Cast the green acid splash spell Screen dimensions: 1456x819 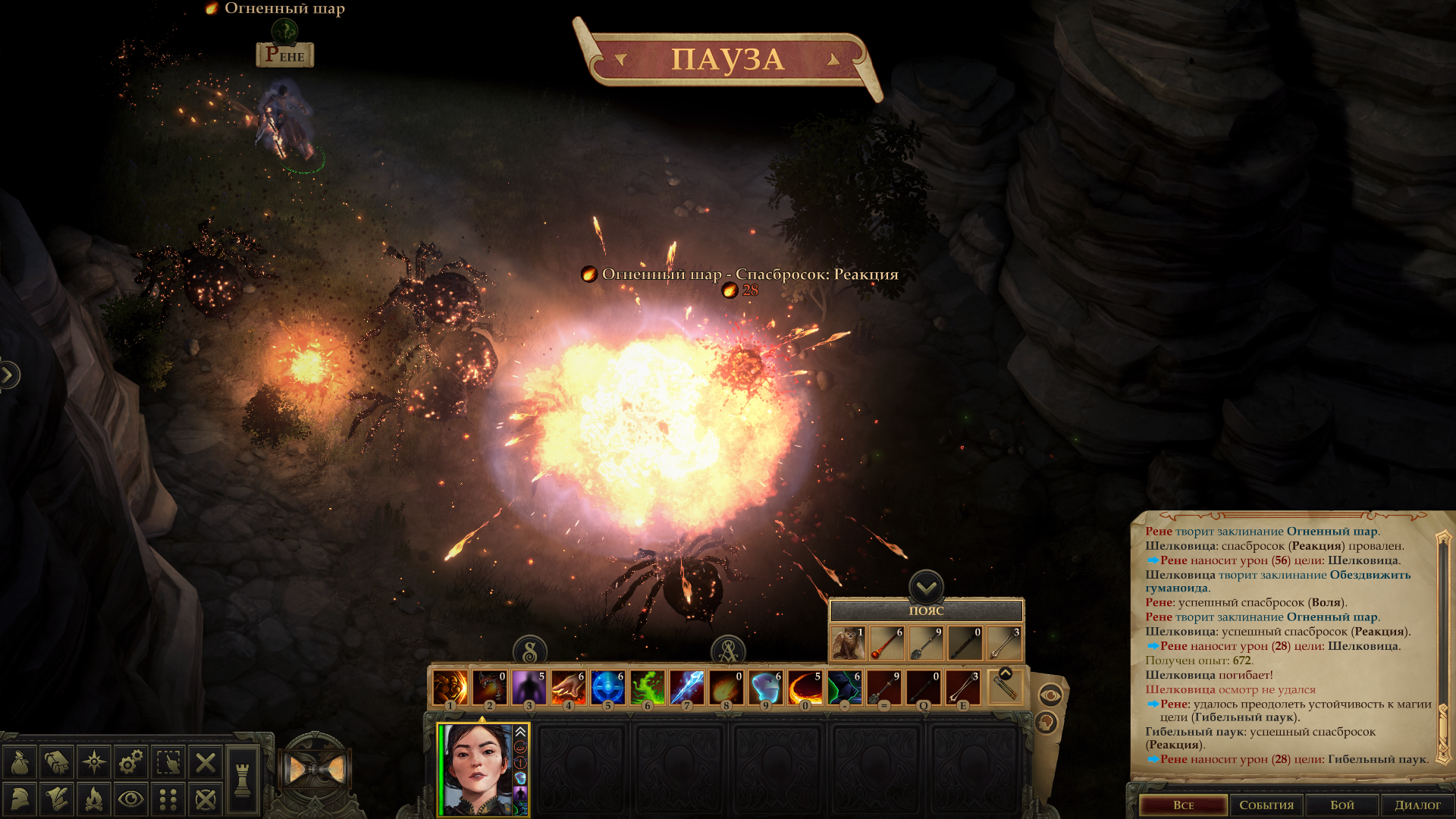coord(647,688)
